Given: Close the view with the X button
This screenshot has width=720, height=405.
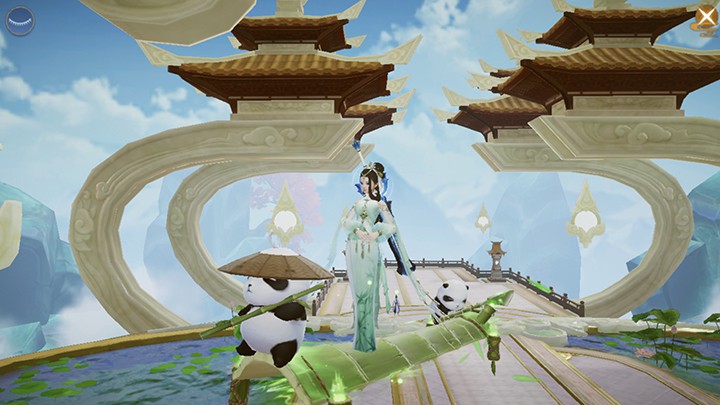Looking at the screenshot, I should tap(702, 18).
